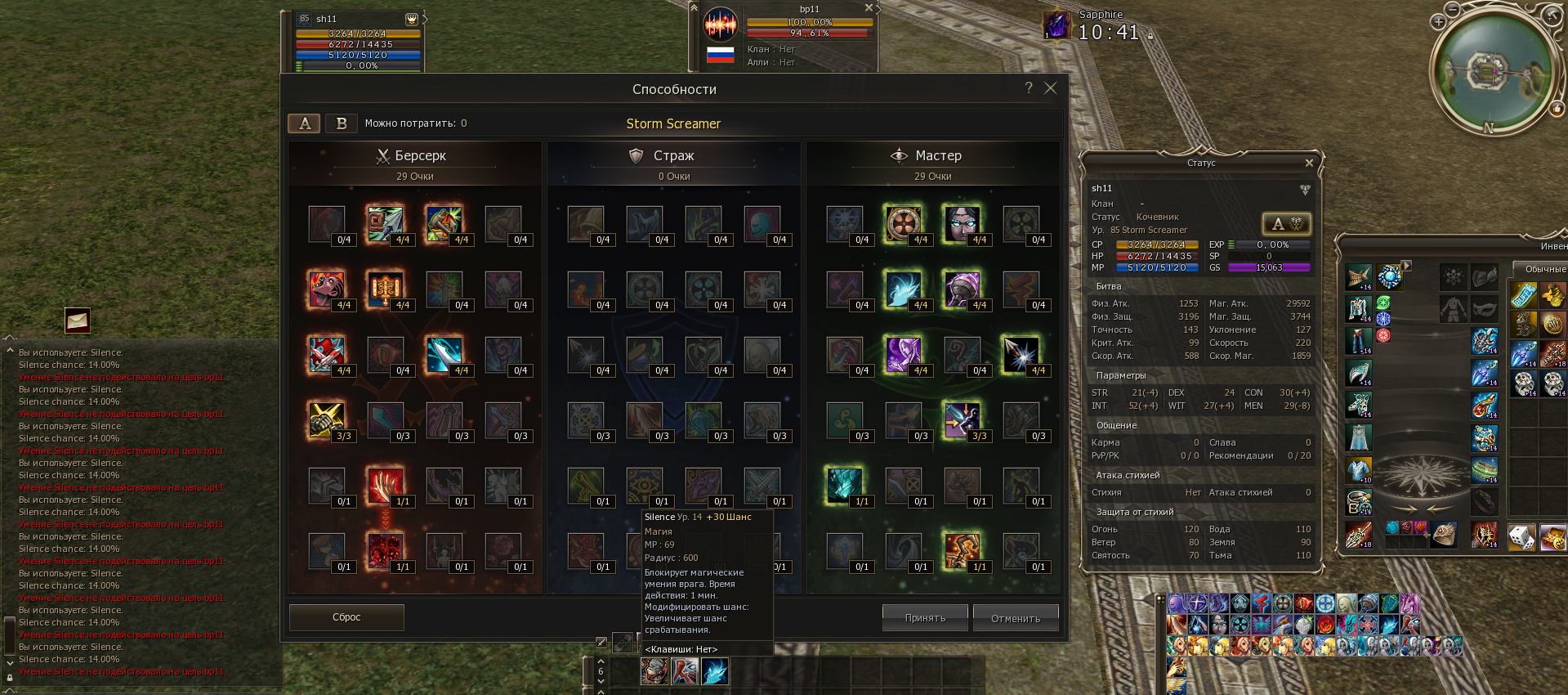Select the red glowing hand Berserker ability
The width and height of the screenshot is (1568, 695).
pyautogui.click(x=383, y=485)
